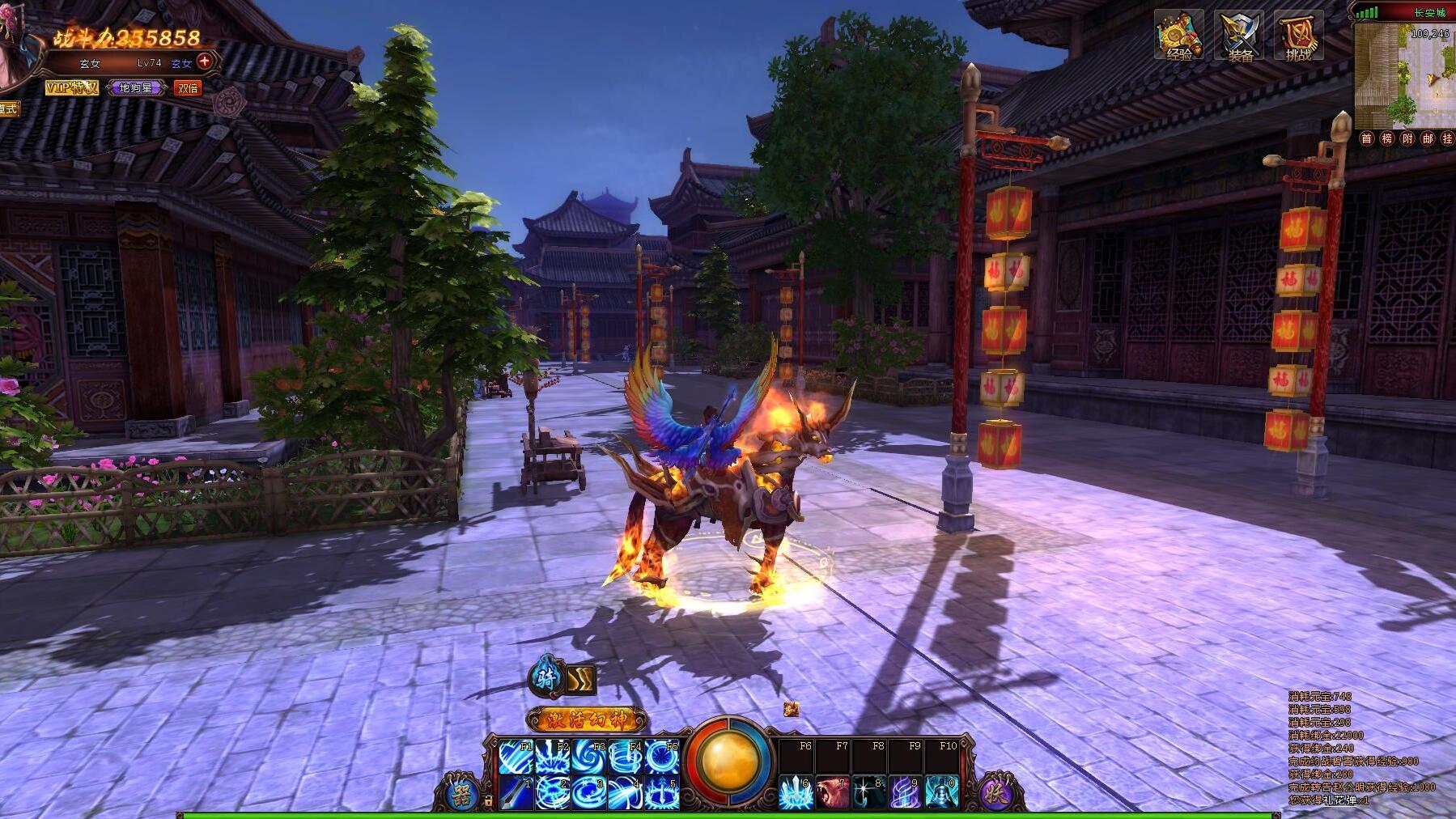Open the 邮 mail button under minimap
Viewport: 1456px width, 819px height.
[1427, 138]
